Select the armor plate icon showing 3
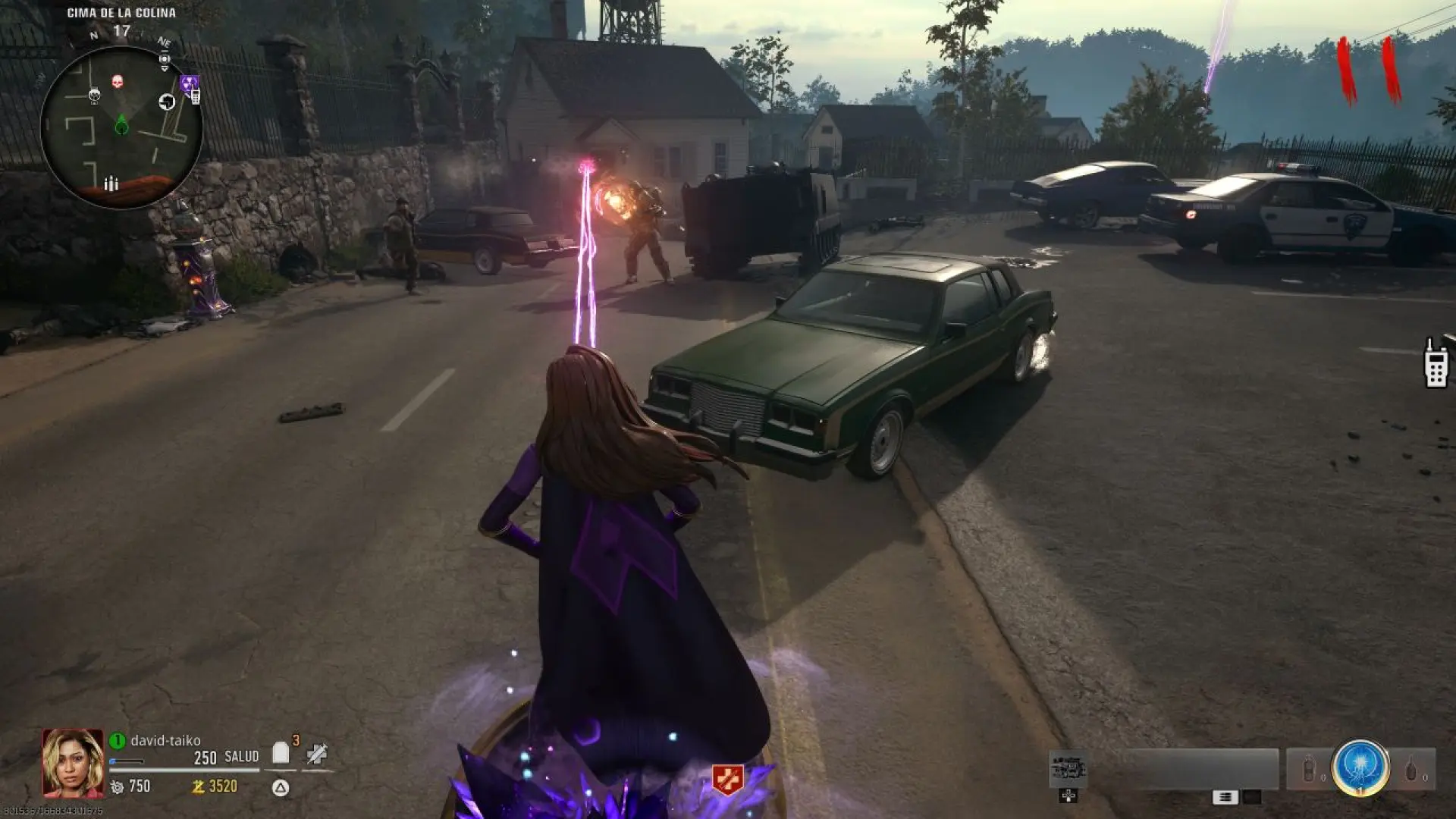Image resolution: width=1456 pixels, height=819 pixels. (x=281, y=755)
